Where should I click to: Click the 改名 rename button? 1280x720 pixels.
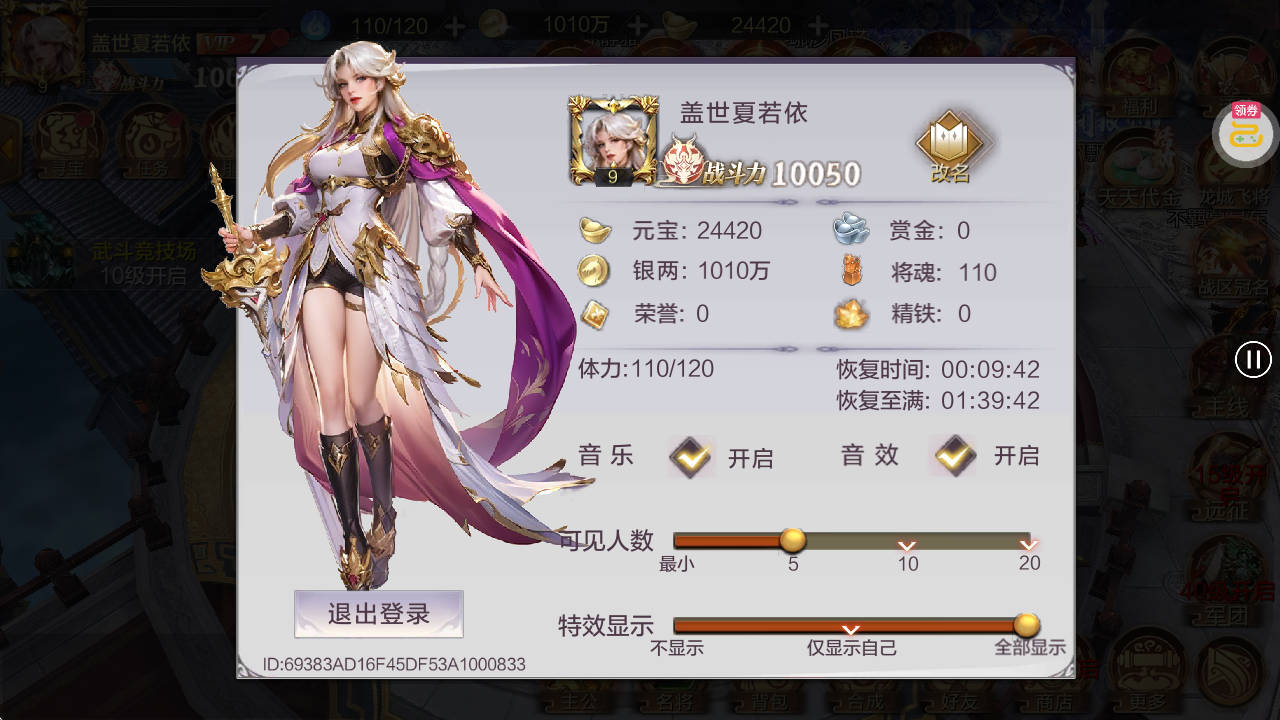click(948, 143)
